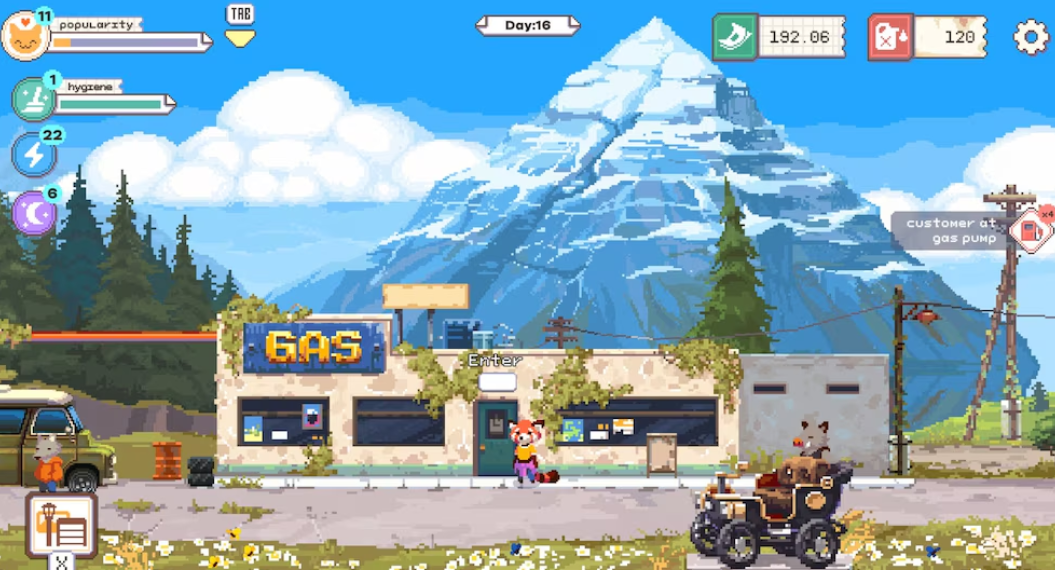The height and width of the screenshot is (570, 1055).
Task: Click the purple crescent moon icon
Action: pos(33,212)
